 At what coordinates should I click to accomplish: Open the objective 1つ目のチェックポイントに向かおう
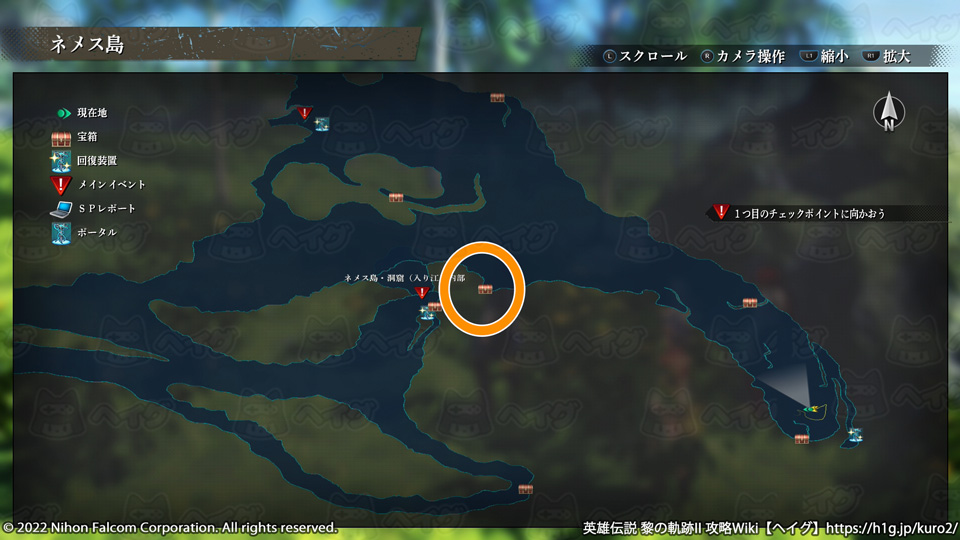coord(810,213)
